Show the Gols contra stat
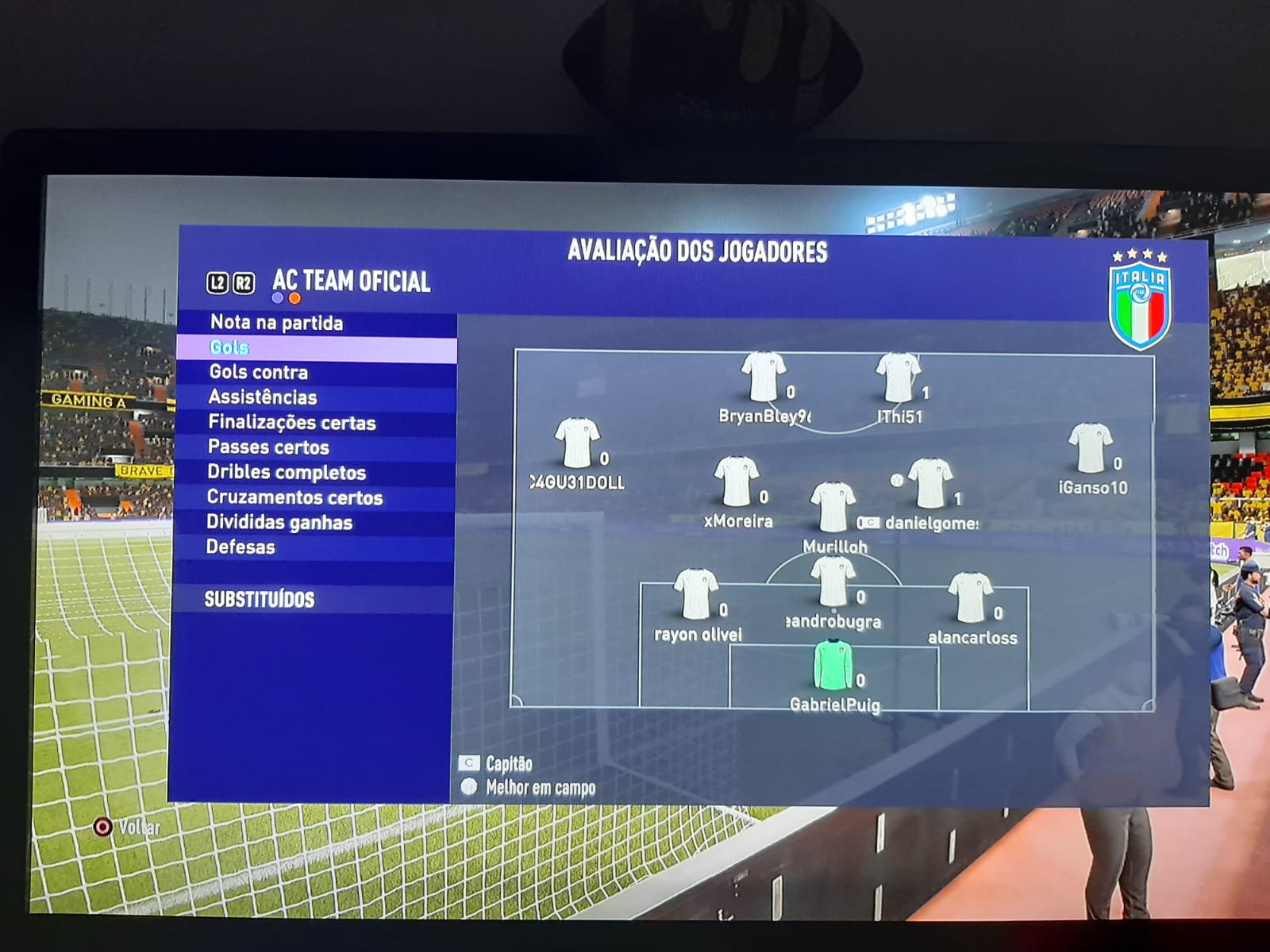 pos(258,372)
